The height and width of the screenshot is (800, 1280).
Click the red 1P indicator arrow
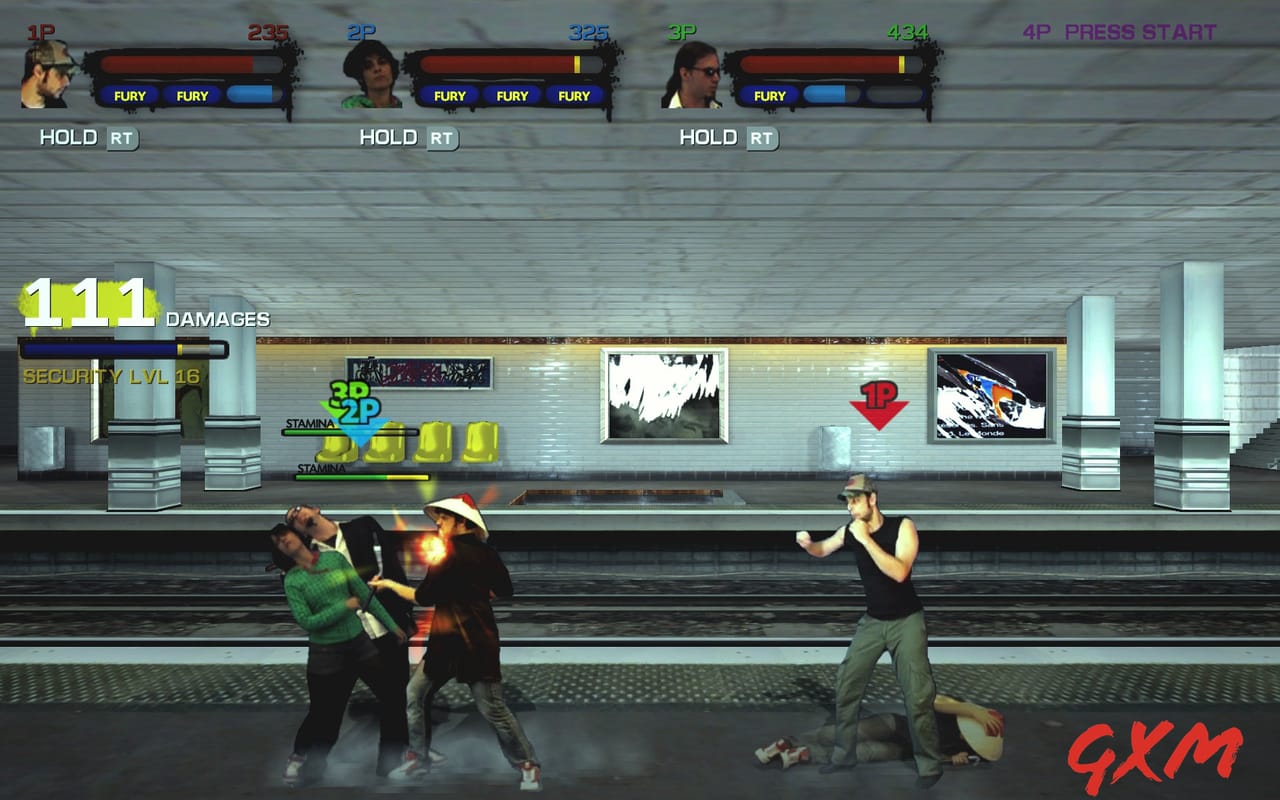pos(879,403)
